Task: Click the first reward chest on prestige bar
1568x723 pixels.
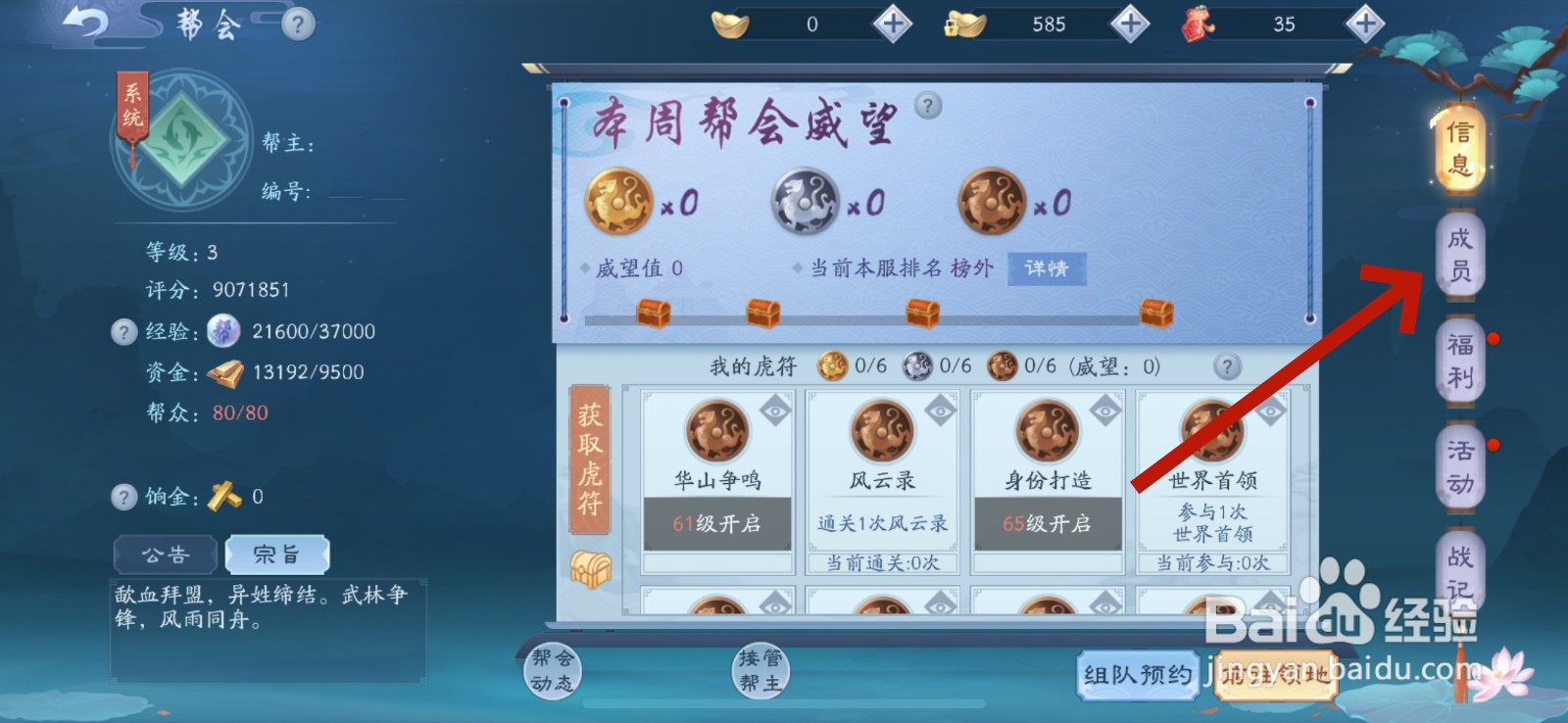Action: point(651,311)
